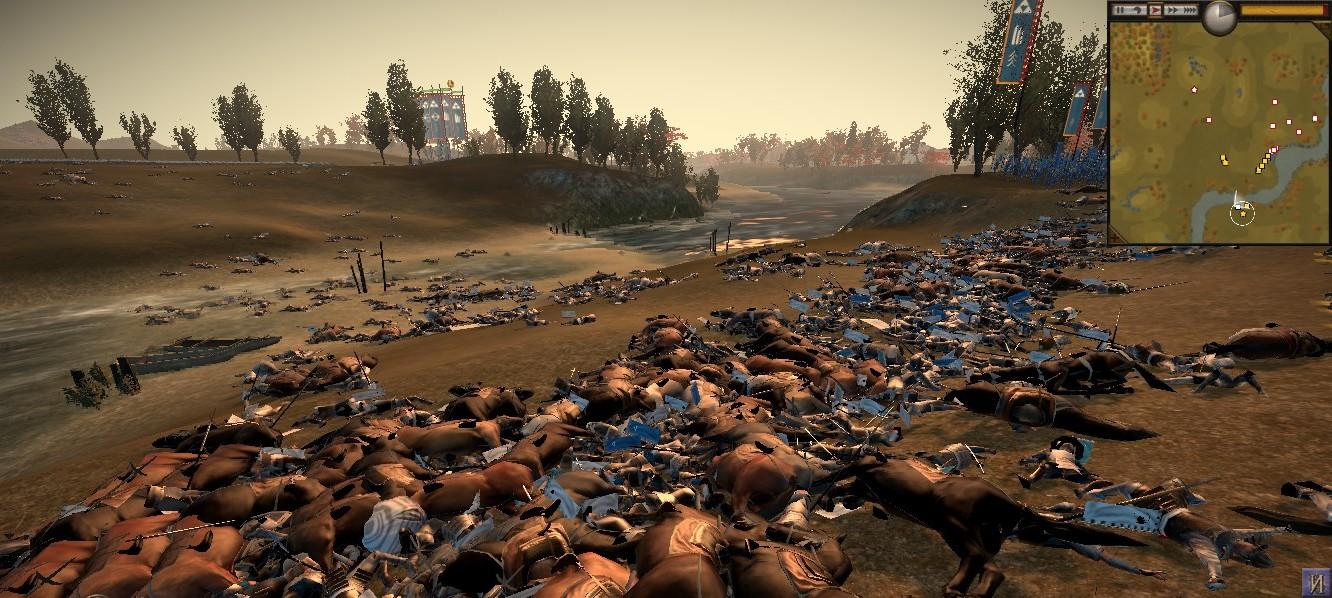Pause the battle with the pause button
1332x598 pixels.
[1120, 10]
